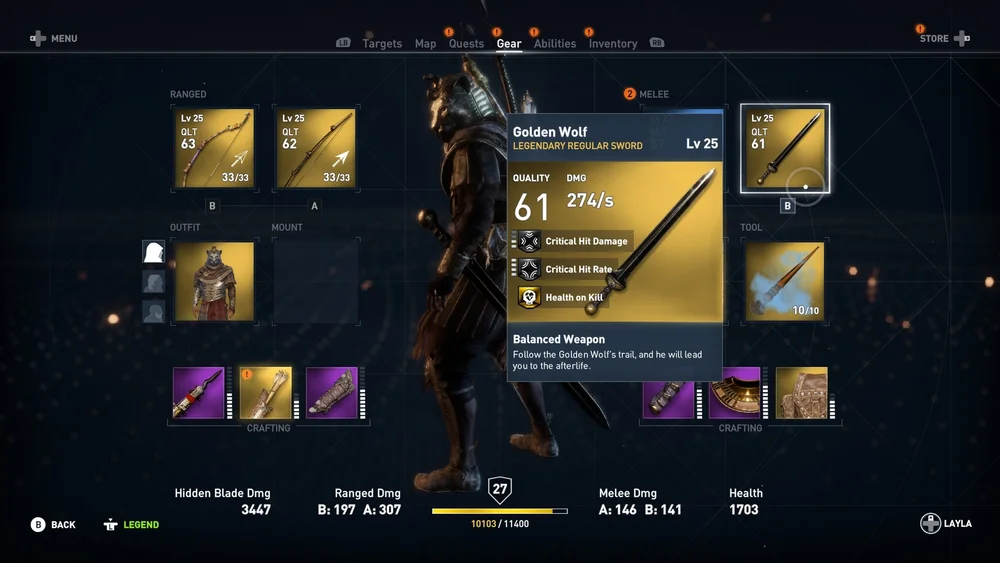The width and height of the screenshot is (1000, 563).
Task: Select the gold quiver crafting slot with alert
Action: (x=266, y=393)
